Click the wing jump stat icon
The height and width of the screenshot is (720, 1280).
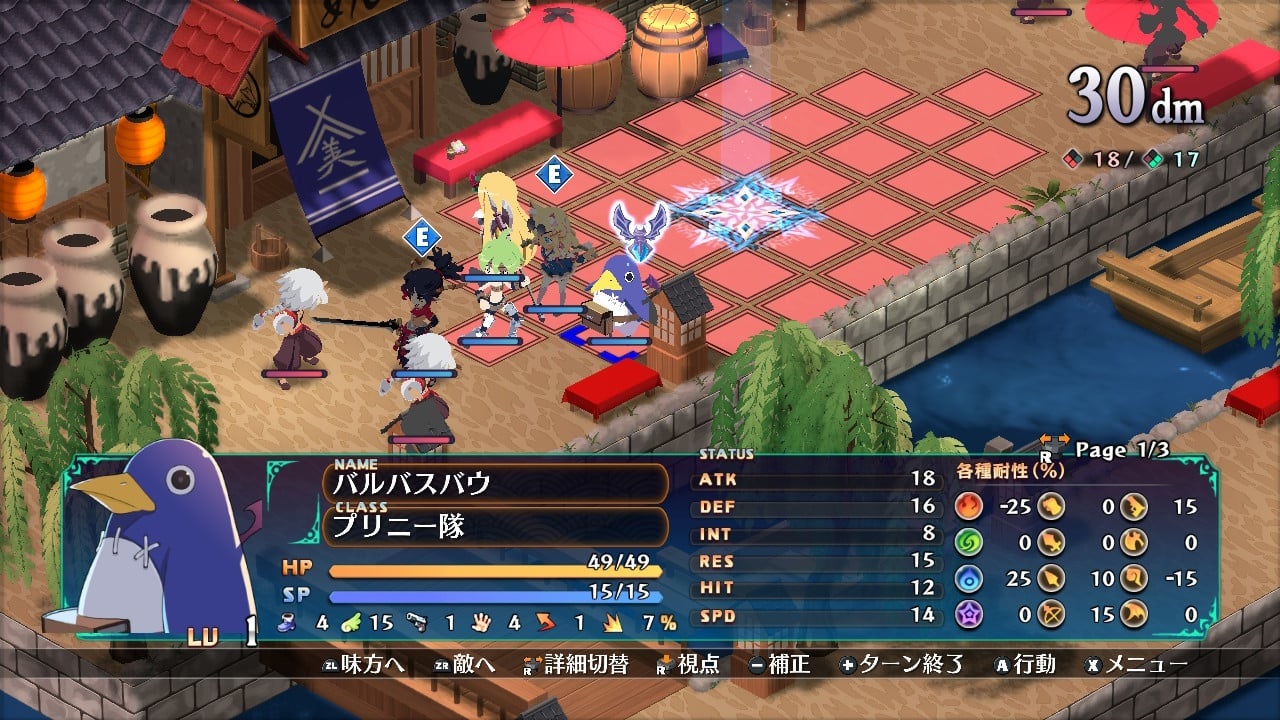click(x=352, y=620)
